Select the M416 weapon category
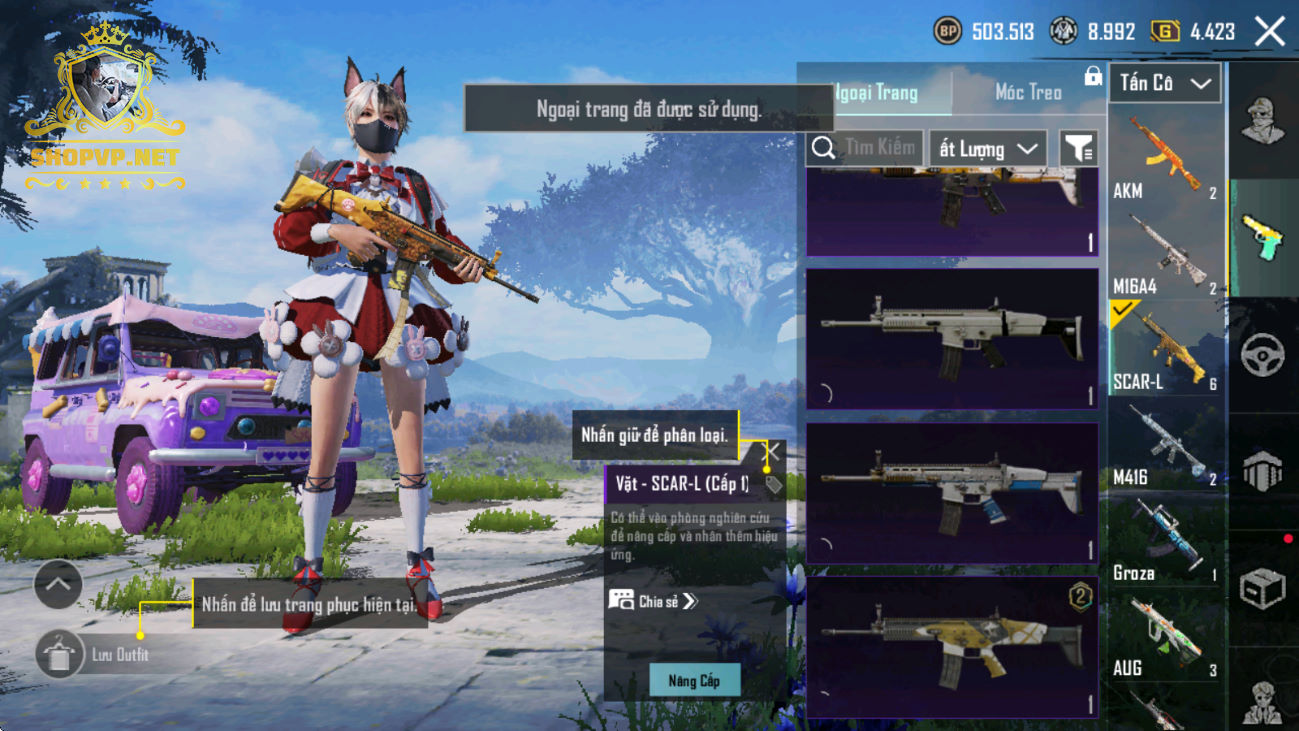 tap(1166, 445)
